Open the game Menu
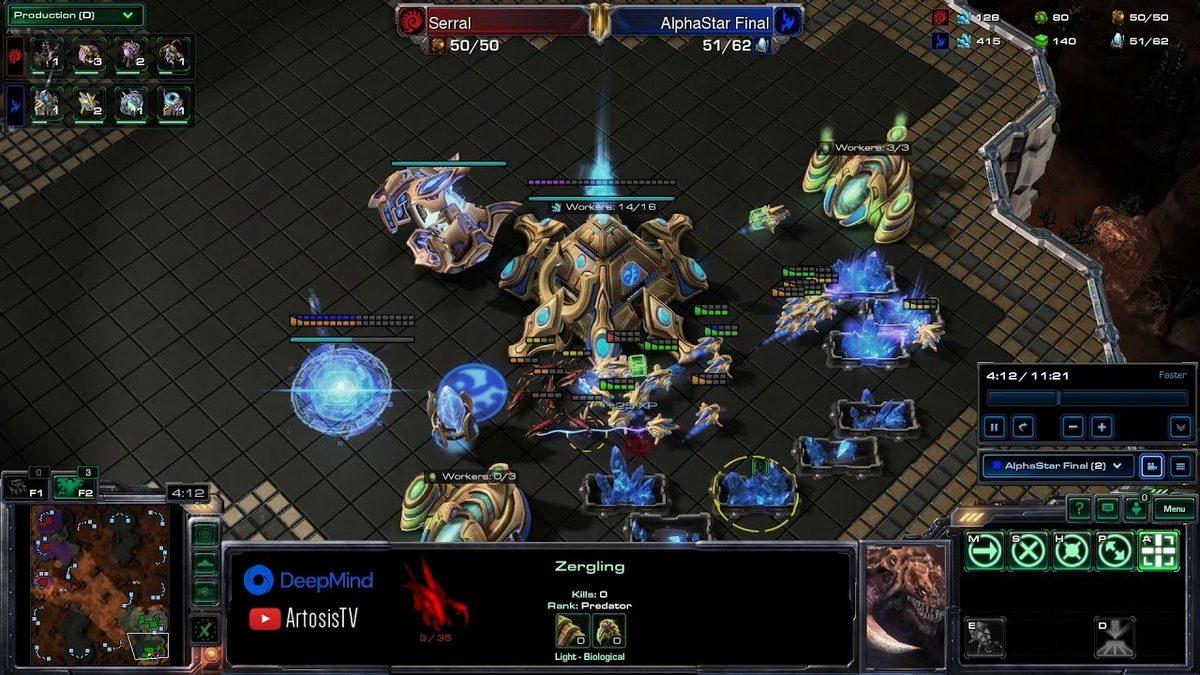This screenshot has width=1200, height=675. coord(1174,509)
